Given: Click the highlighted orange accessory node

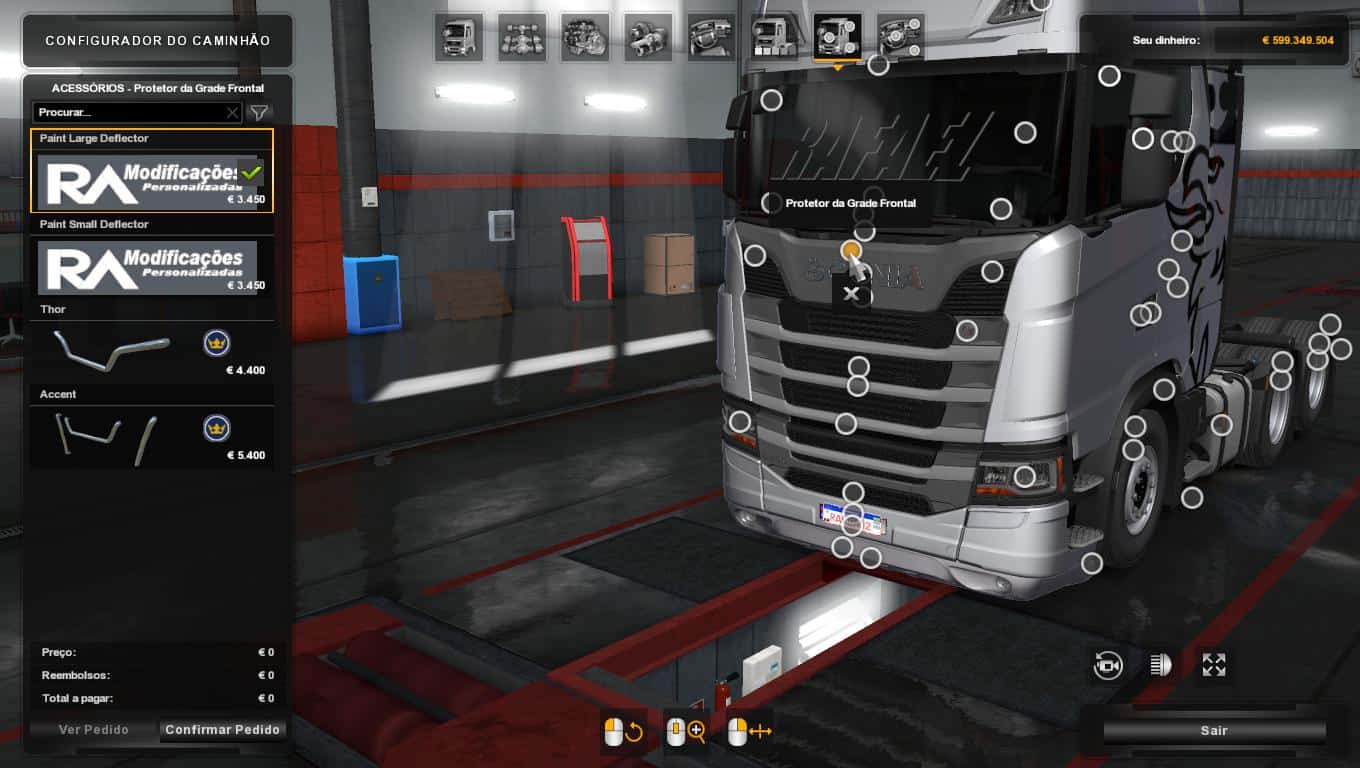Looking at the screenshot, I should pos(850,250).
